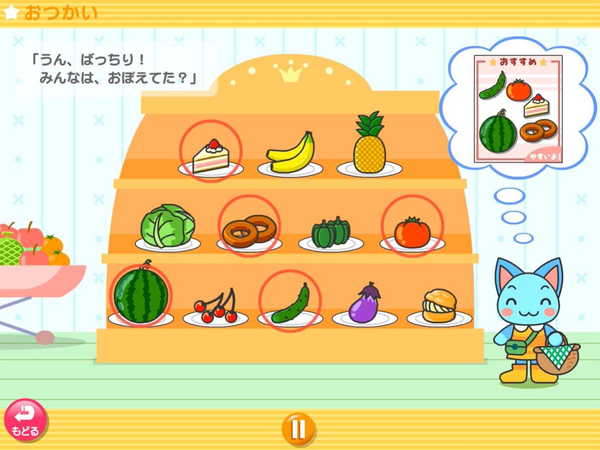The height and width of the screenshot is (450, 600).
Task: Choose the striped watermelon
Action: 139,293
